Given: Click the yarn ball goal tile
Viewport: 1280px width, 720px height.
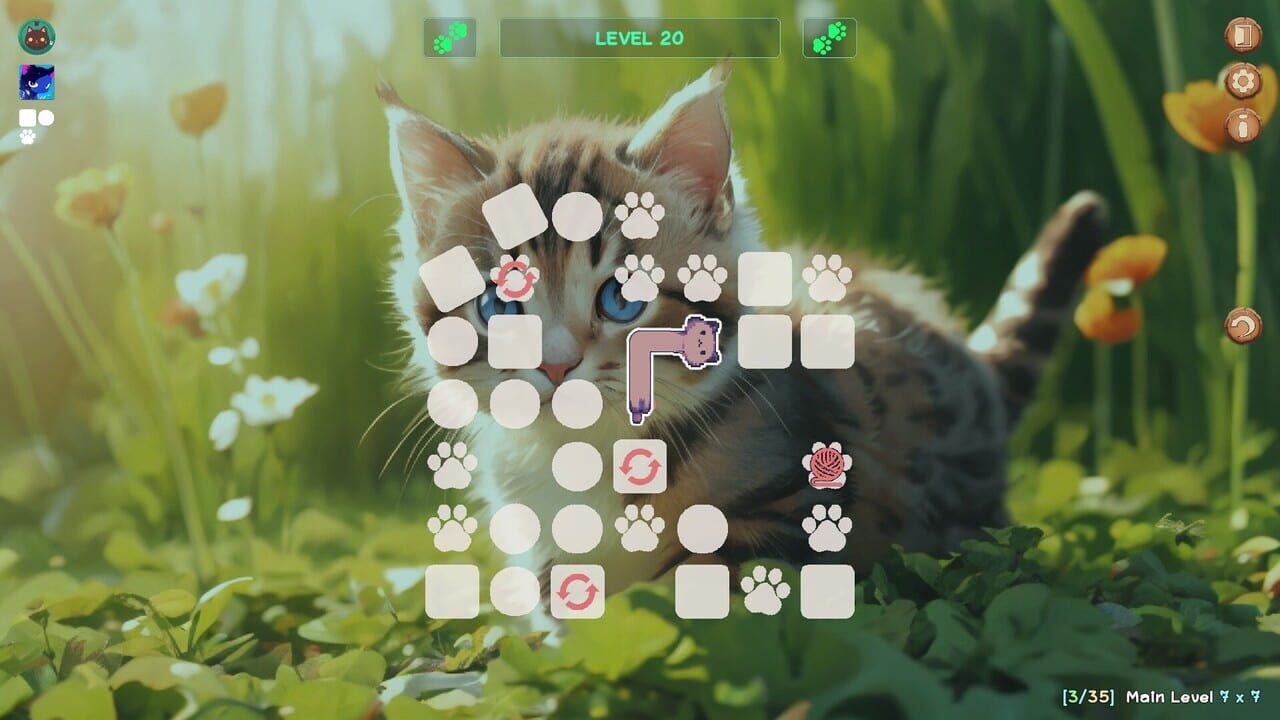Looking at the screenshot, I should [x=826, y=464].
